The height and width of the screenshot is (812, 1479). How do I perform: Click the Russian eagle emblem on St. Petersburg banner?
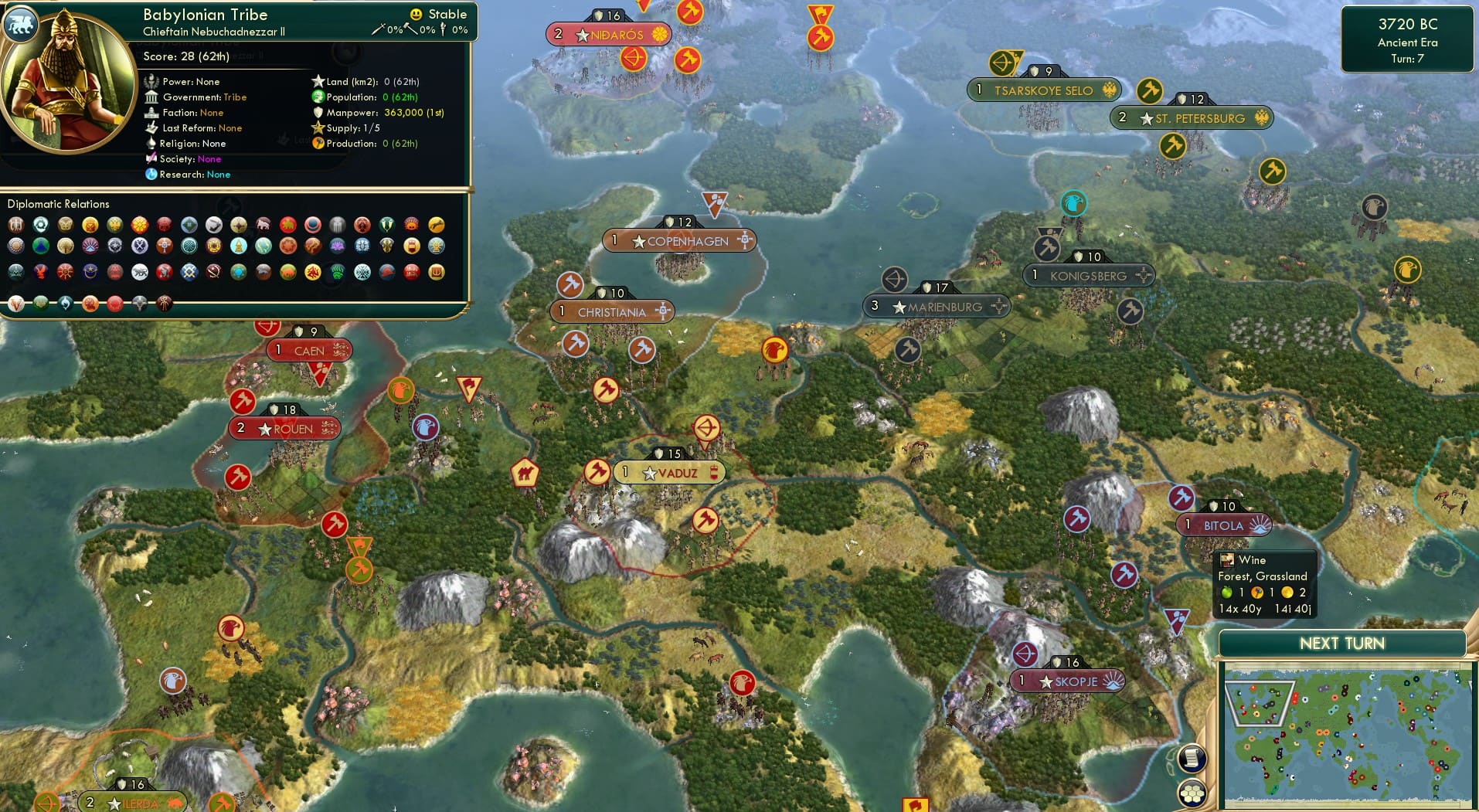(x=1261, y=118)
